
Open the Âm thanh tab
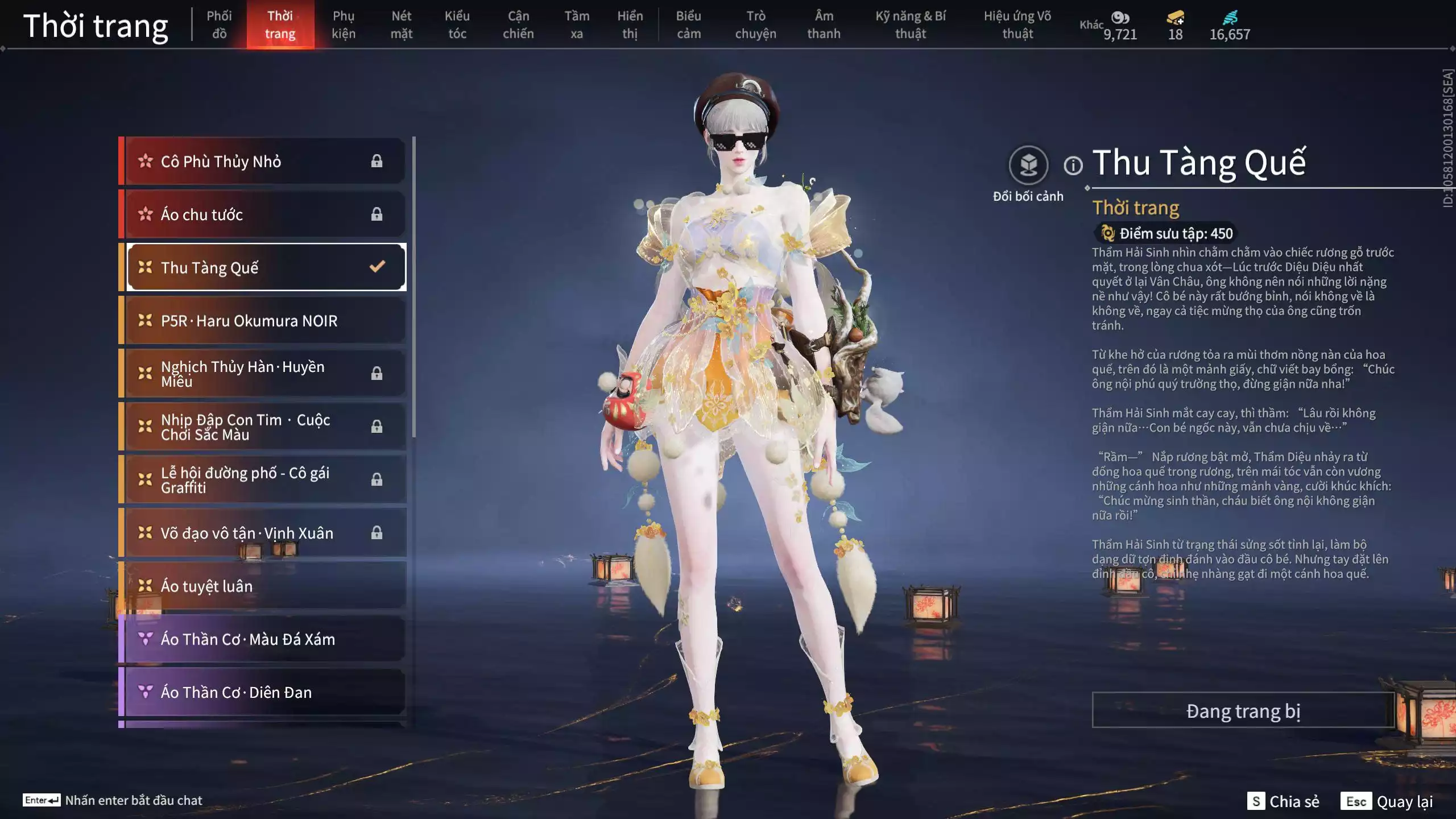click(x=824, y=24)
